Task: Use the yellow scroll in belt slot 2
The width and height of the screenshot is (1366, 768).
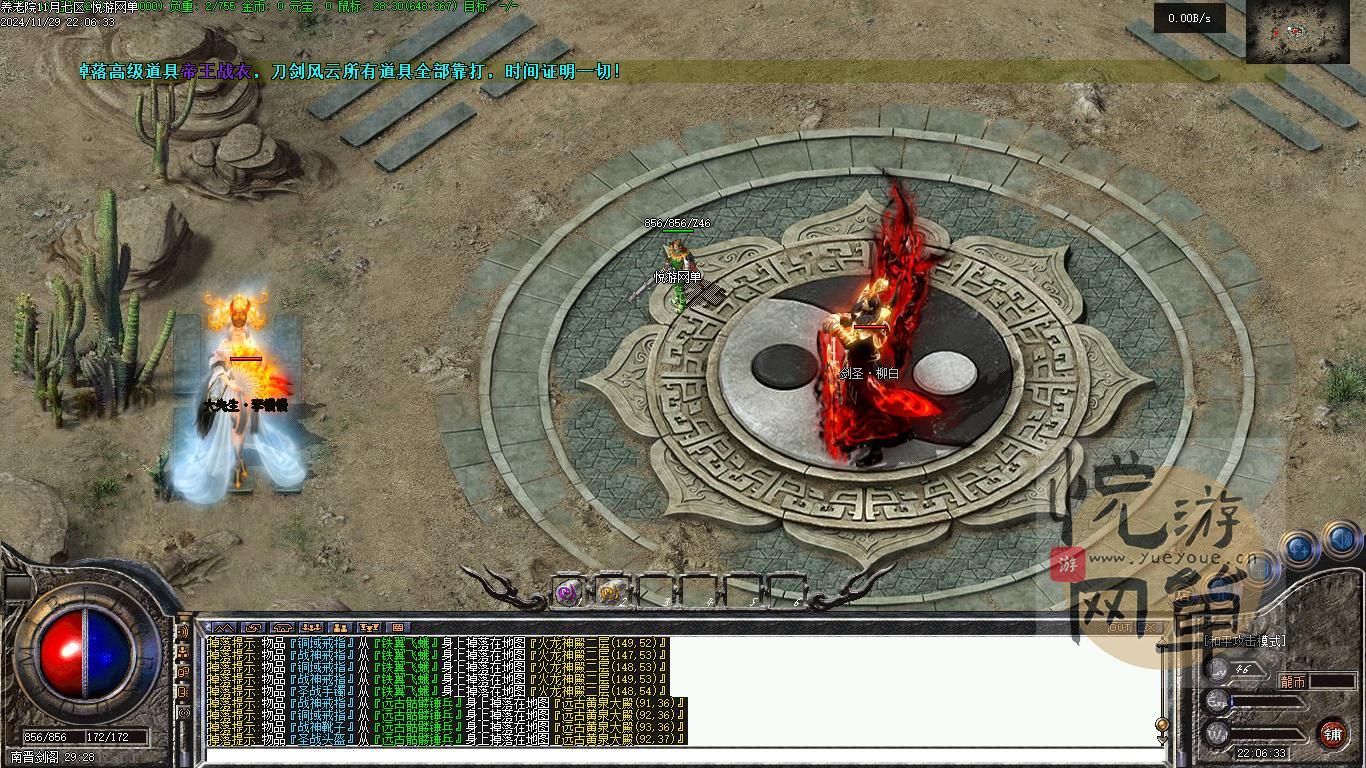Action: (x=610, y=592)
